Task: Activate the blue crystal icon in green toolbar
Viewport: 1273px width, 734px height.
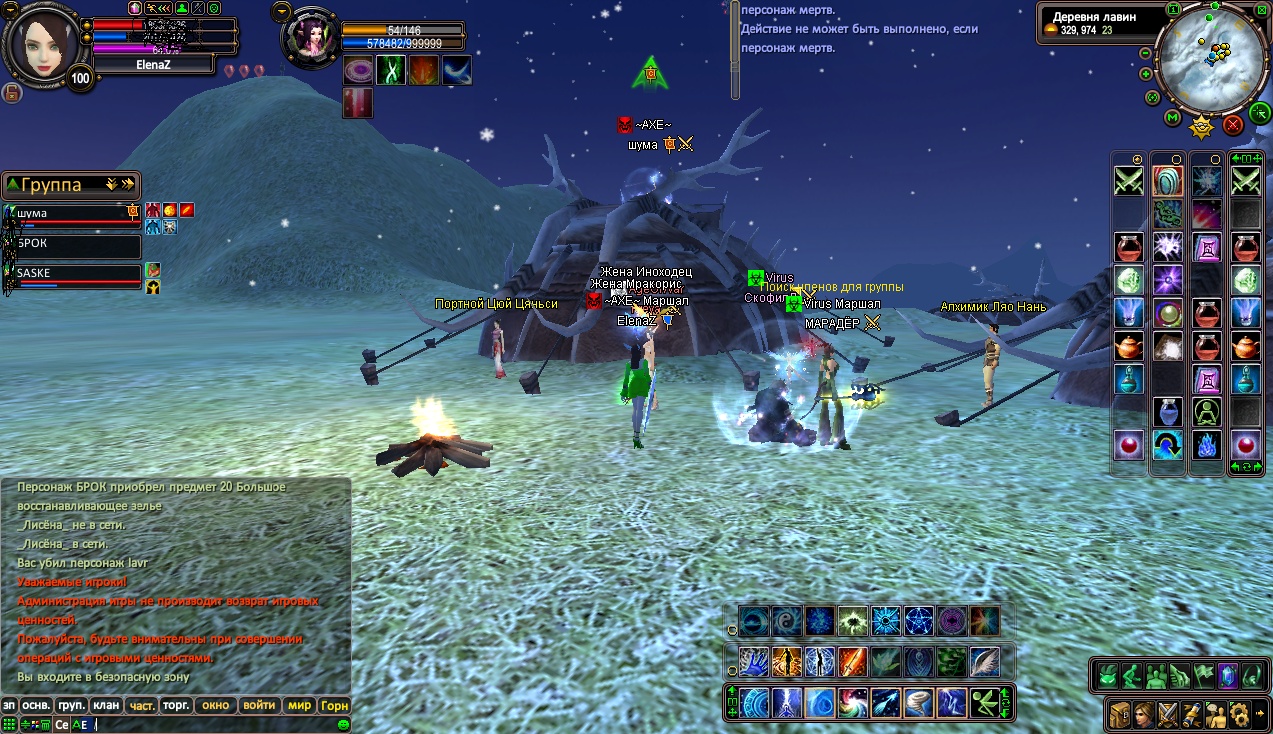Action: coord(1227,676)
